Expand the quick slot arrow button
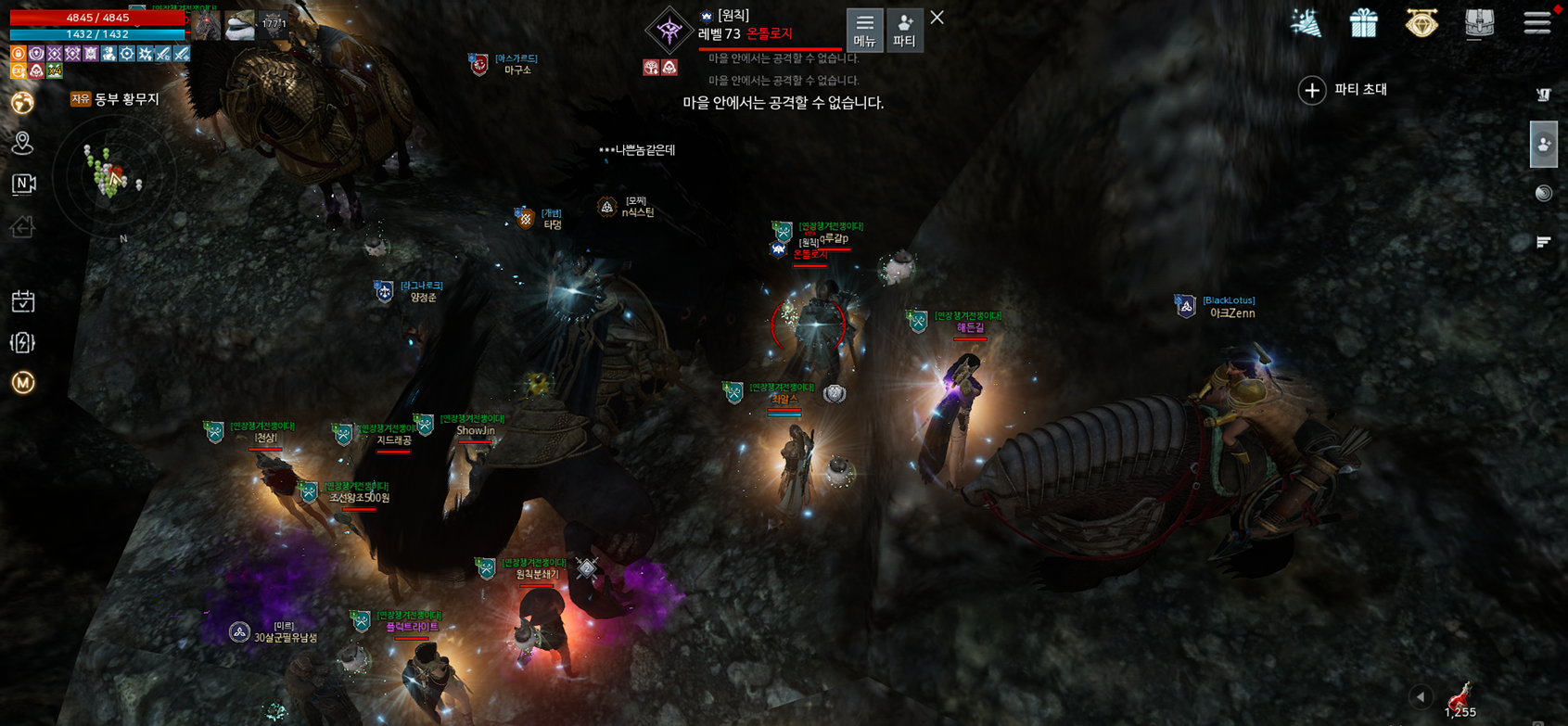 1421,697
